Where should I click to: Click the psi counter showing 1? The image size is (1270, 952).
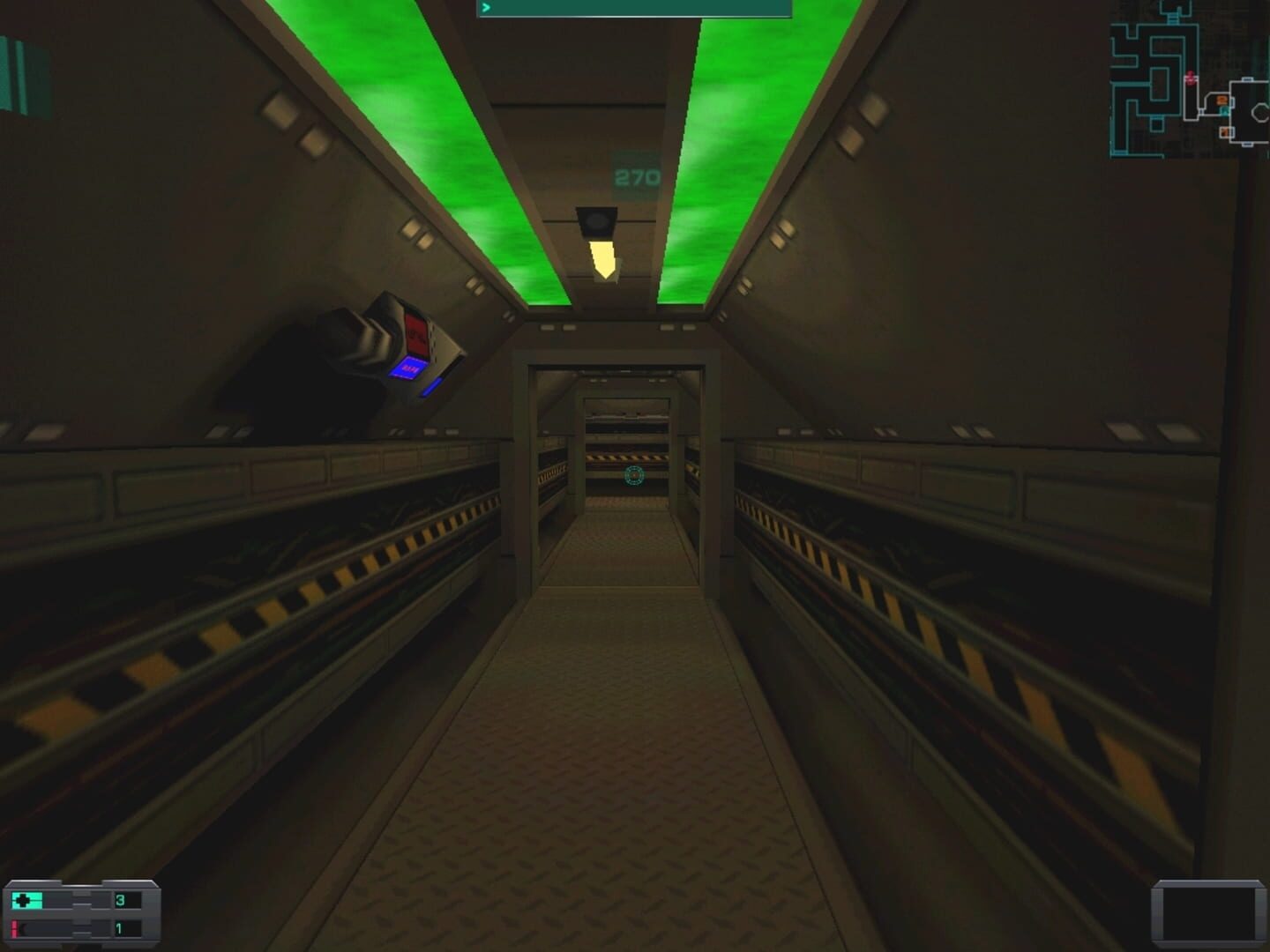point(119,927)
